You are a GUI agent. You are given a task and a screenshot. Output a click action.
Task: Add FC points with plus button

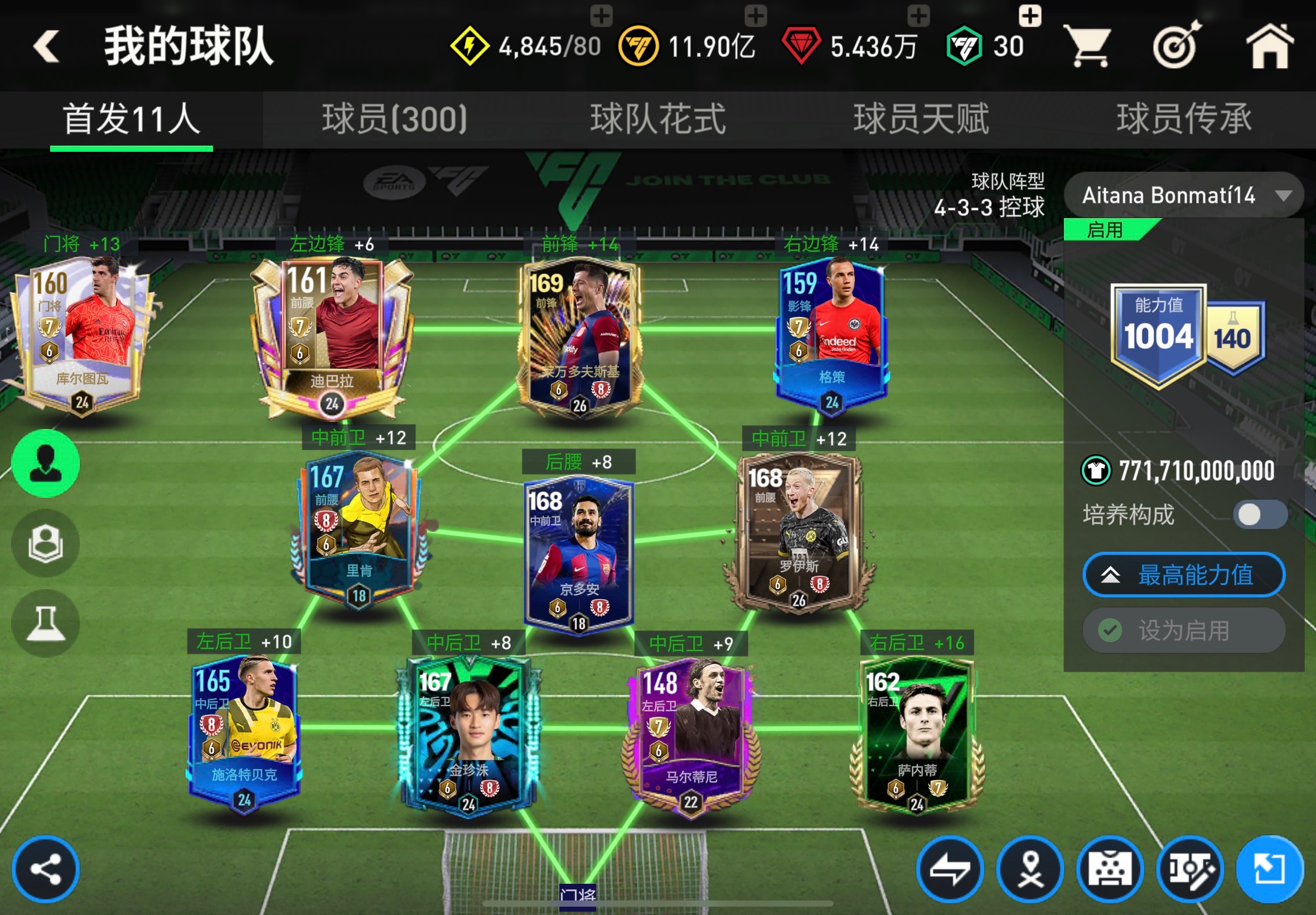point(1029,16)
